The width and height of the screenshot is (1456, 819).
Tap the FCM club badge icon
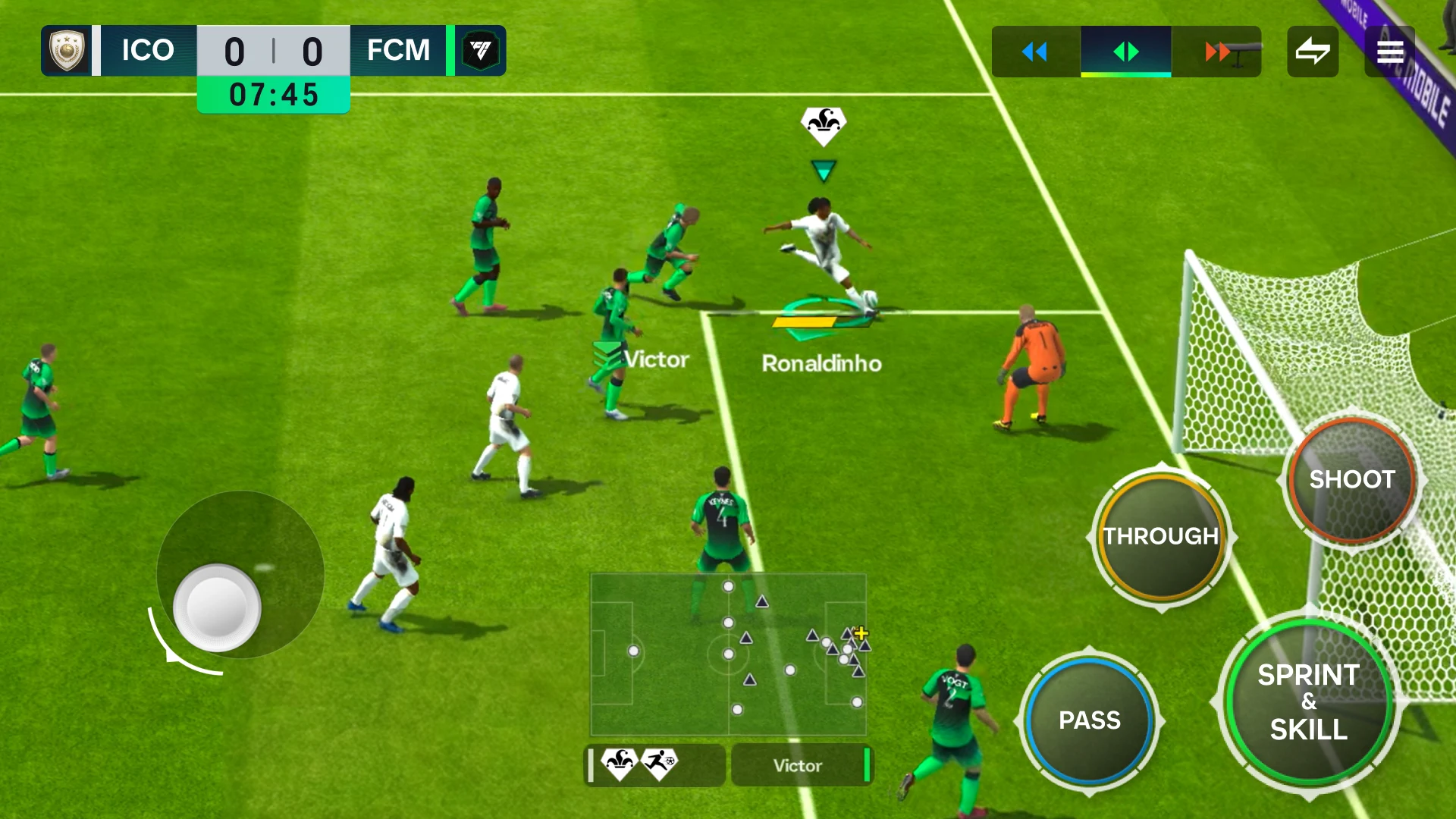[x=479, y=49]
